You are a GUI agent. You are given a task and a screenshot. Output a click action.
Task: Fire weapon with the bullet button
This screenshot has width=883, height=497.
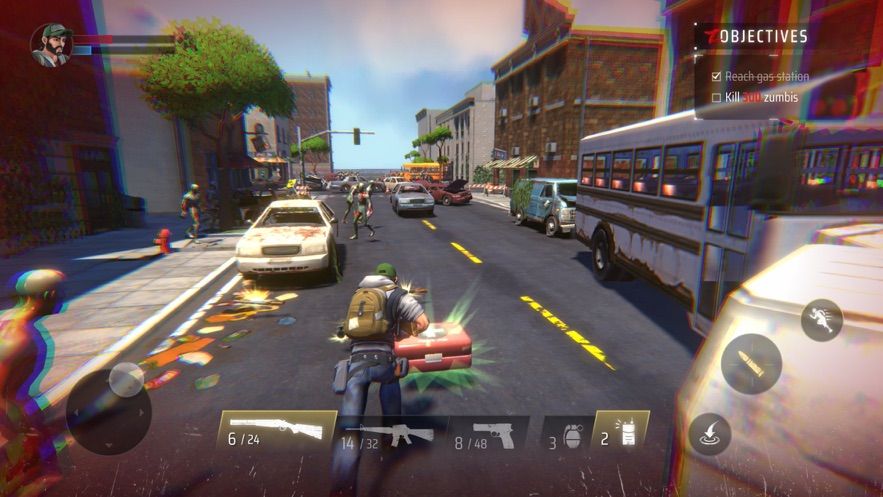(x=751, y=364)
